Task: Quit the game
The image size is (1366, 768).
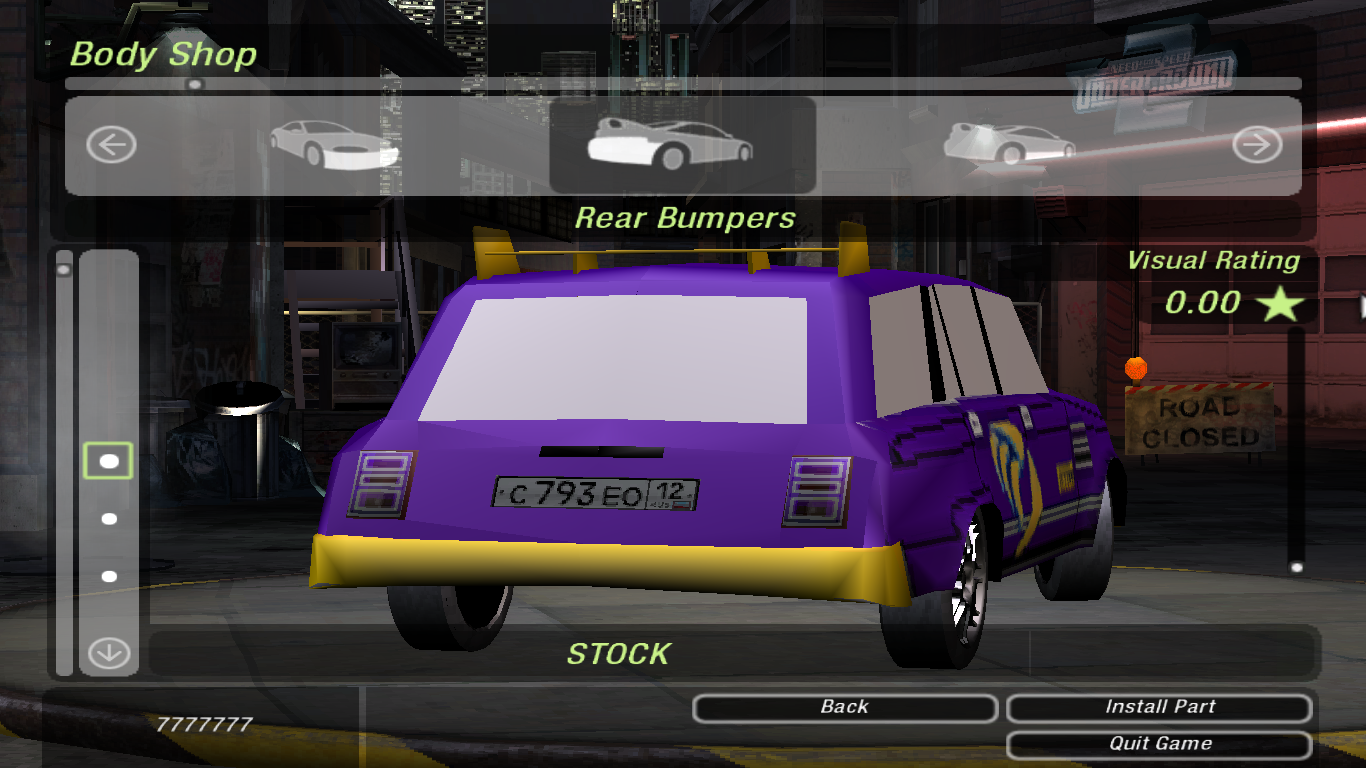Action: pyautogui.click(x=1159, y=744)
